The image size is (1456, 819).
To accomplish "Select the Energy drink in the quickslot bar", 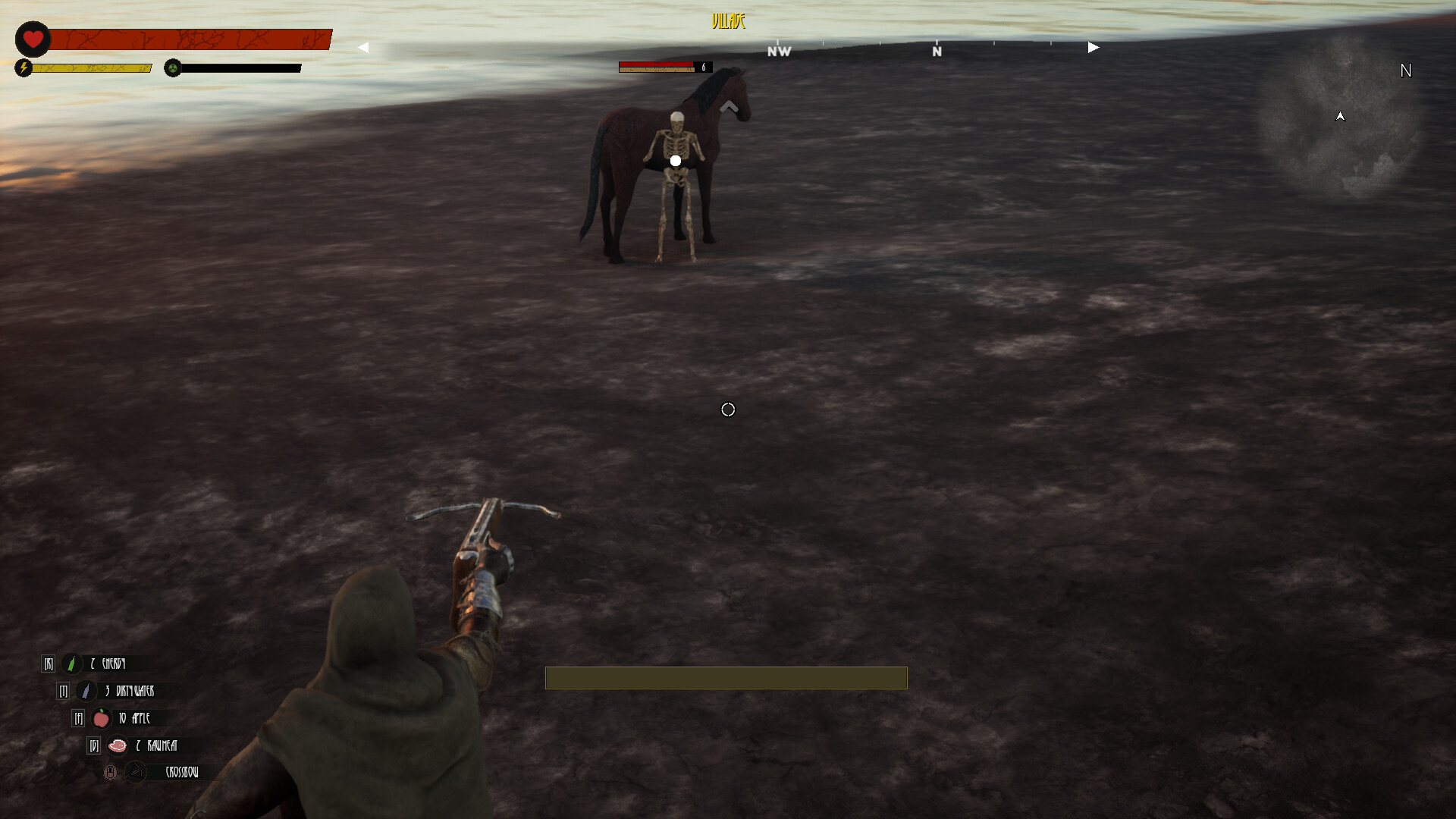I will 71,664.
